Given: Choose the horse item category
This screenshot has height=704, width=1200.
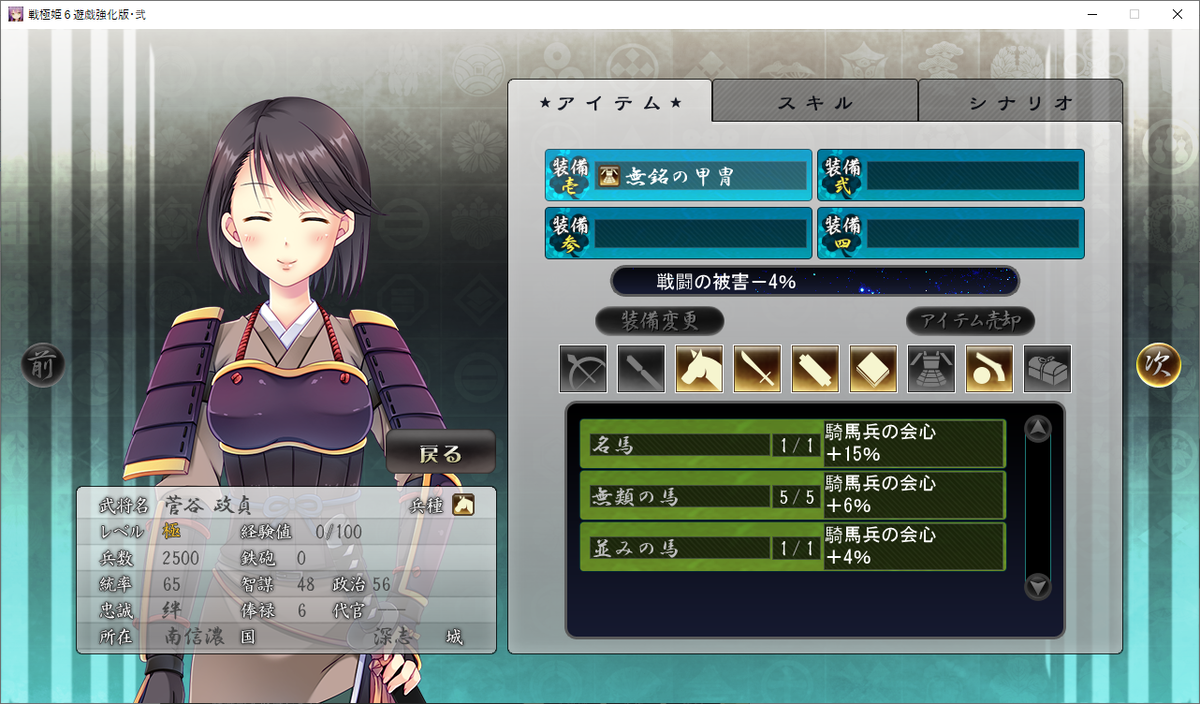Looking at the screenshot, I should [x=699, y=369].
